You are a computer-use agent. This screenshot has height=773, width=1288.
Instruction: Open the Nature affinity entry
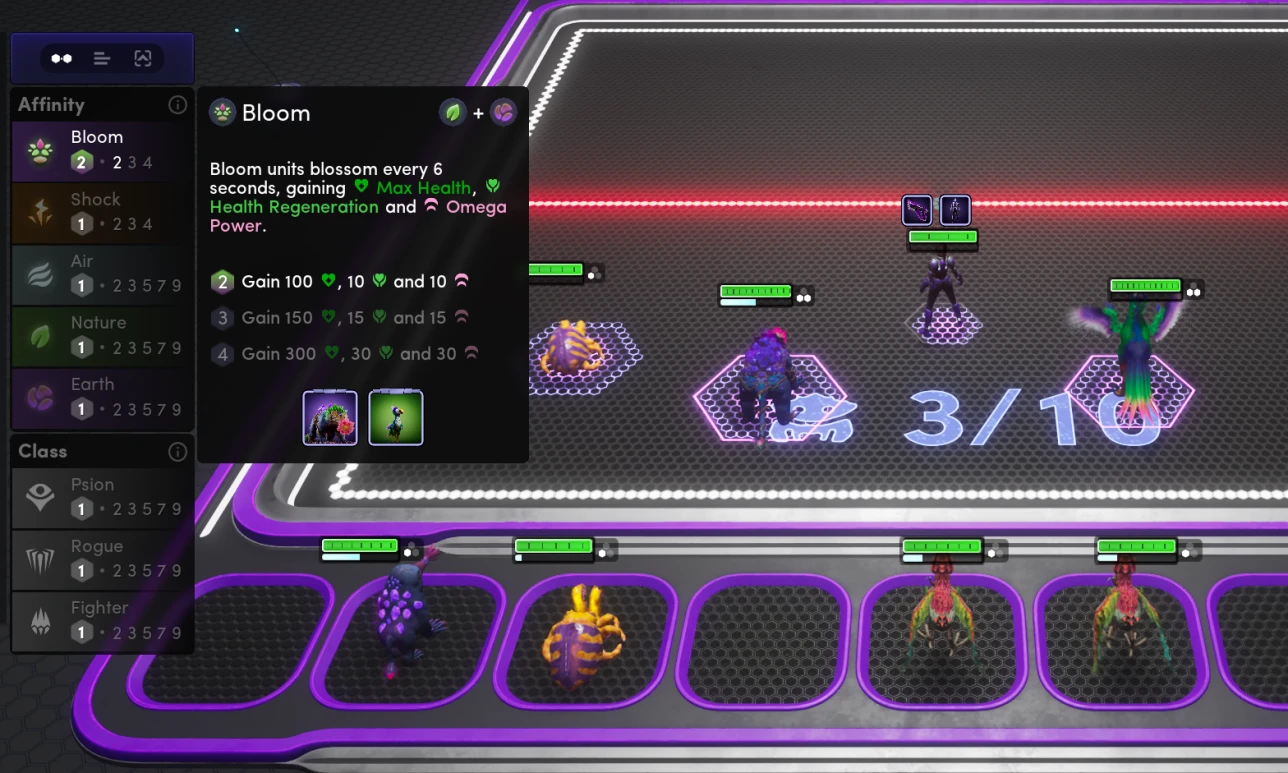click(102, 335)
